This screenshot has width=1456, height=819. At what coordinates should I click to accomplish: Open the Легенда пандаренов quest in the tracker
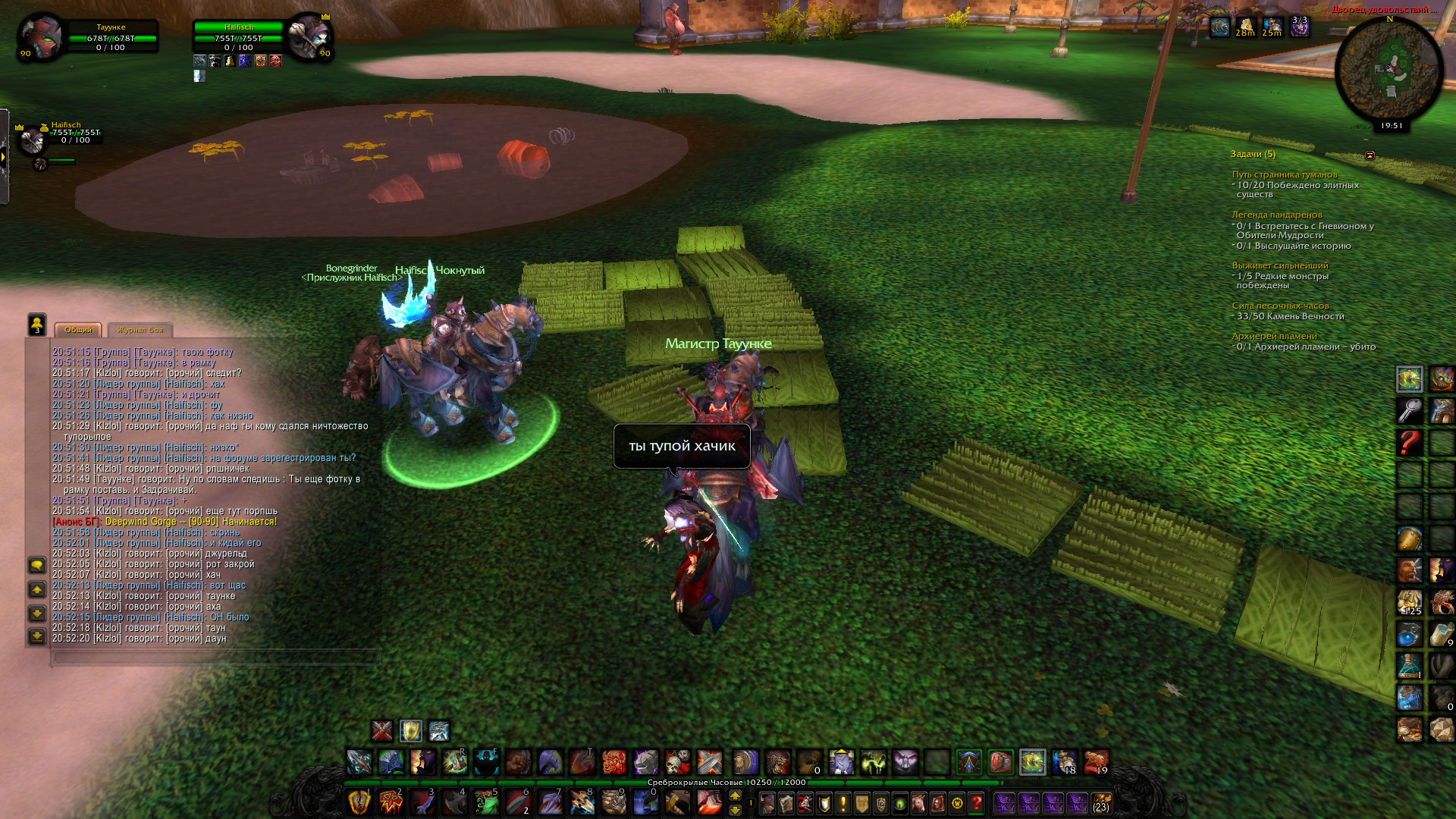pos(1276,215)
